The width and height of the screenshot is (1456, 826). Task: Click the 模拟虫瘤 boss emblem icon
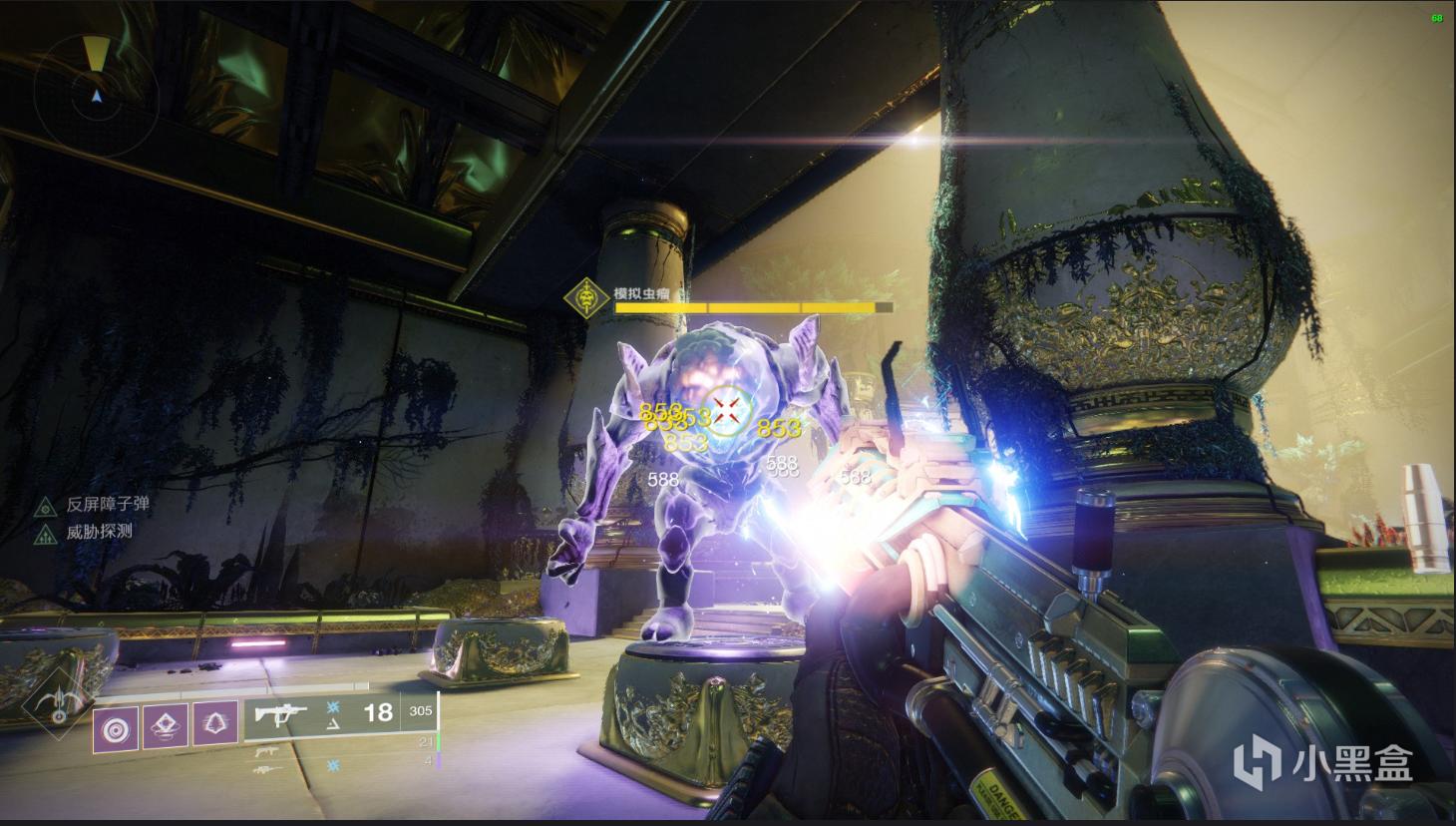click(586, 296)
